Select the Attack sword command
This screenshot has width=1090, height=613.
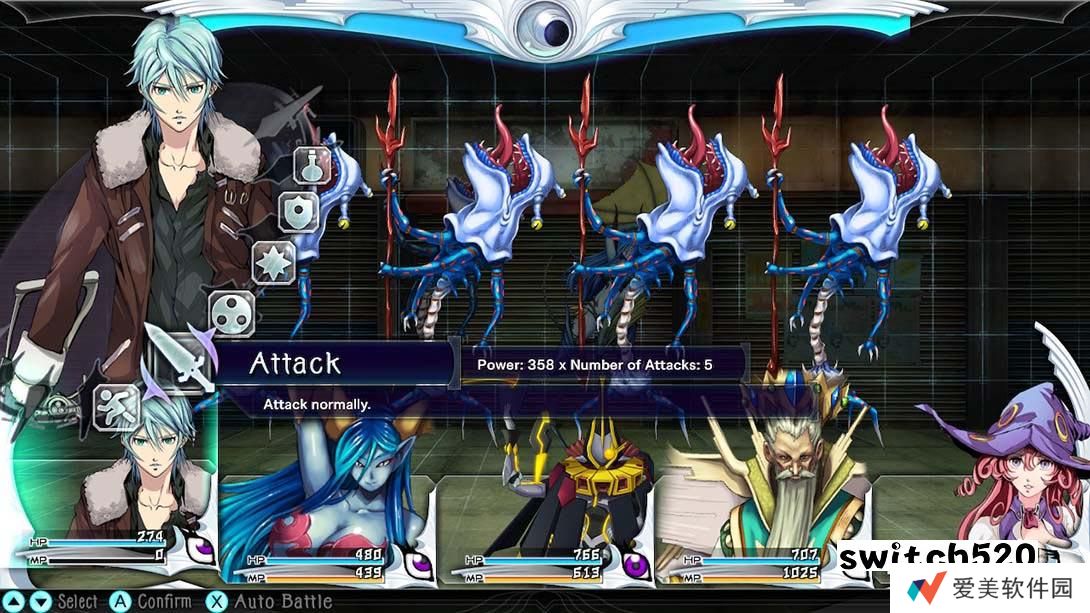(x=180, y=360)
